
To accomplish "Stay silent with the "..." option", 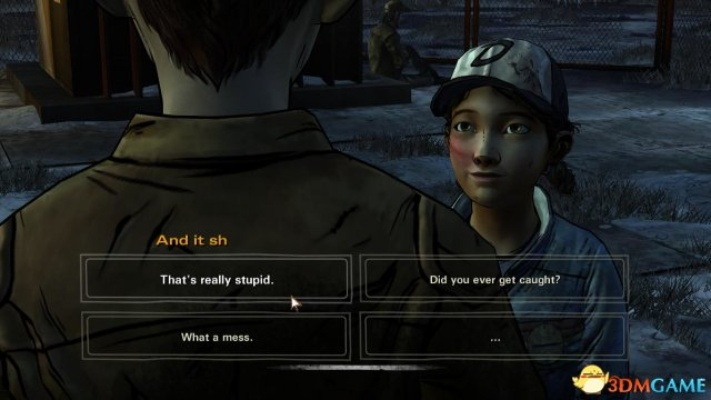I will [x=493, y=337].
